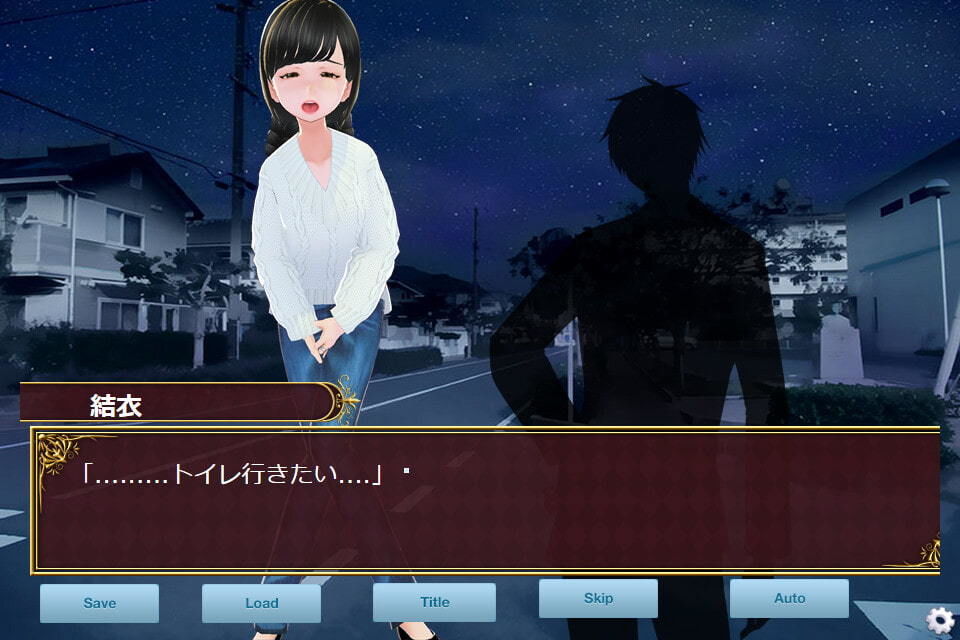
Task: Click the Save button
Action: pos(99,603)
